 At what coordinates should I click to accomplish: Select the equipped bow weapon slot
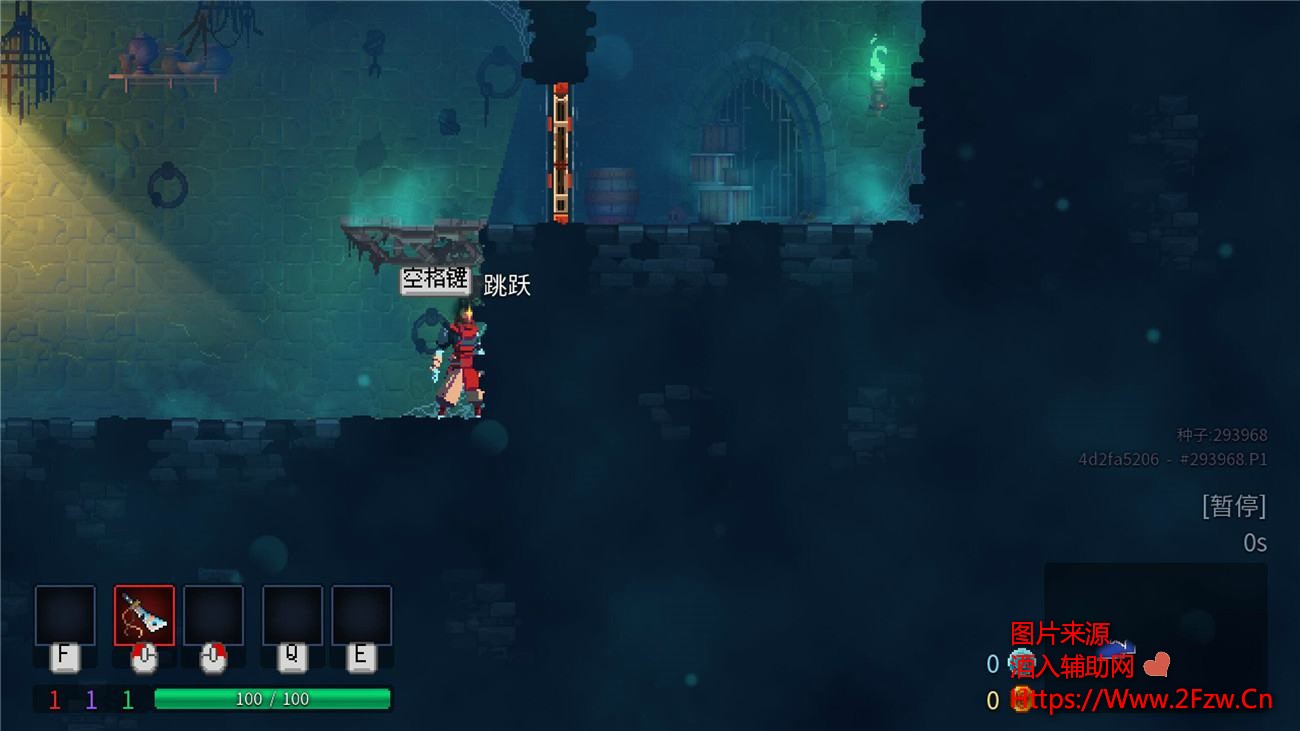click(145, 615)
